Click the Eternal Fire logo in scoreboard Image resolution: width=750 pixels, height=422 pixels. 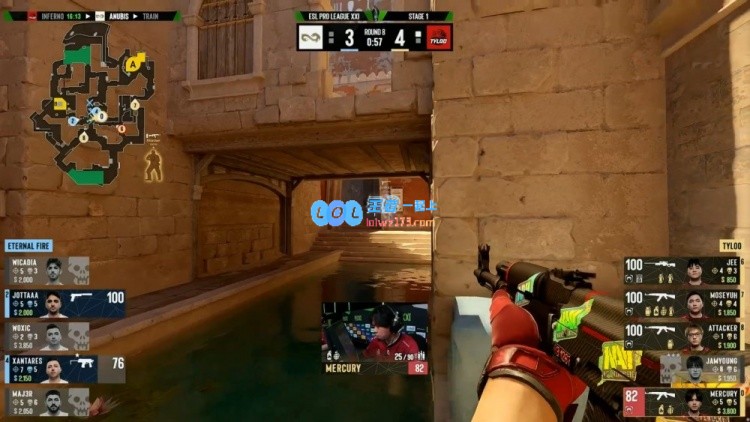310,37
